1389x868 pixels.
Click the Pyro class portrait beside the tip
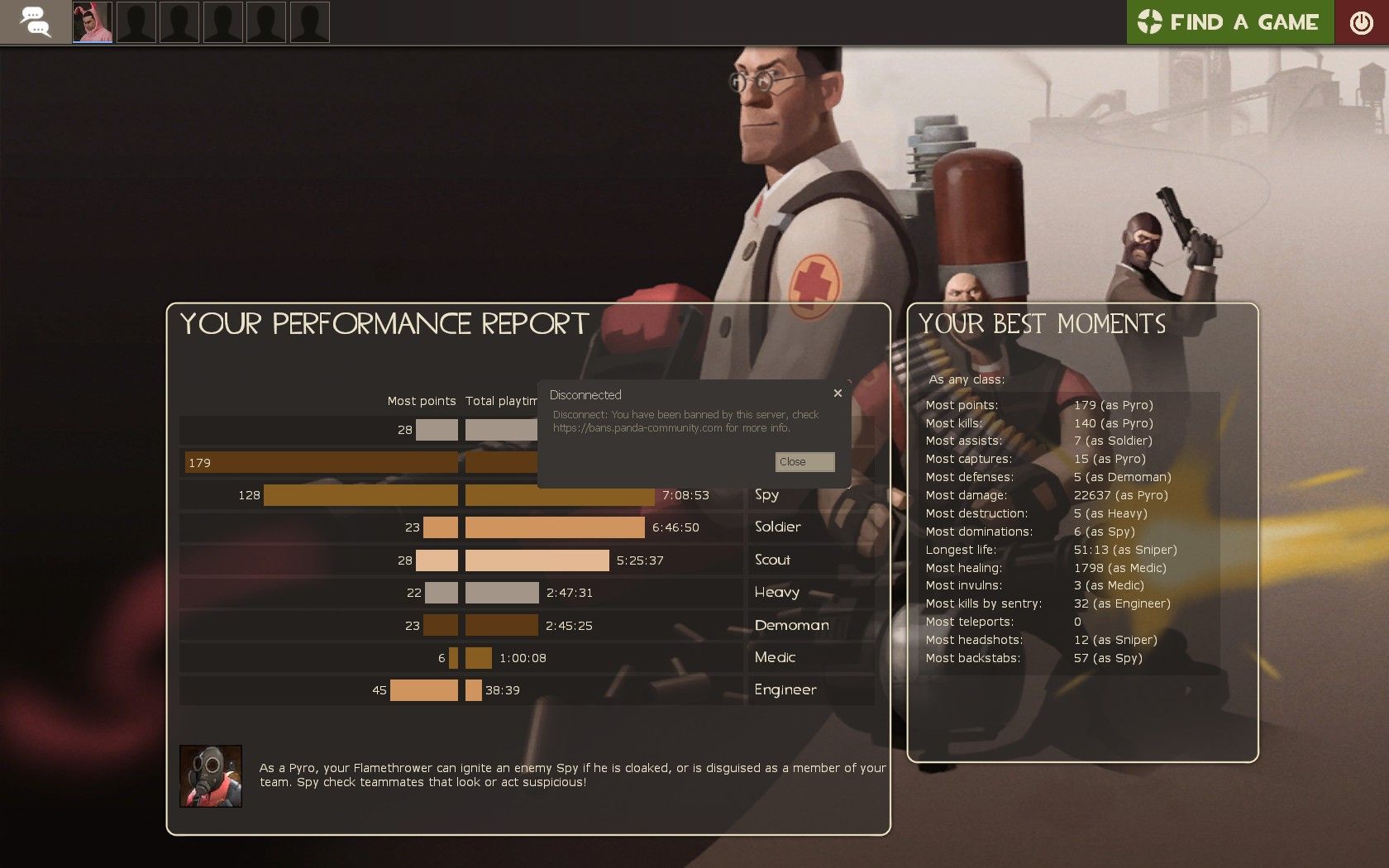211,776
